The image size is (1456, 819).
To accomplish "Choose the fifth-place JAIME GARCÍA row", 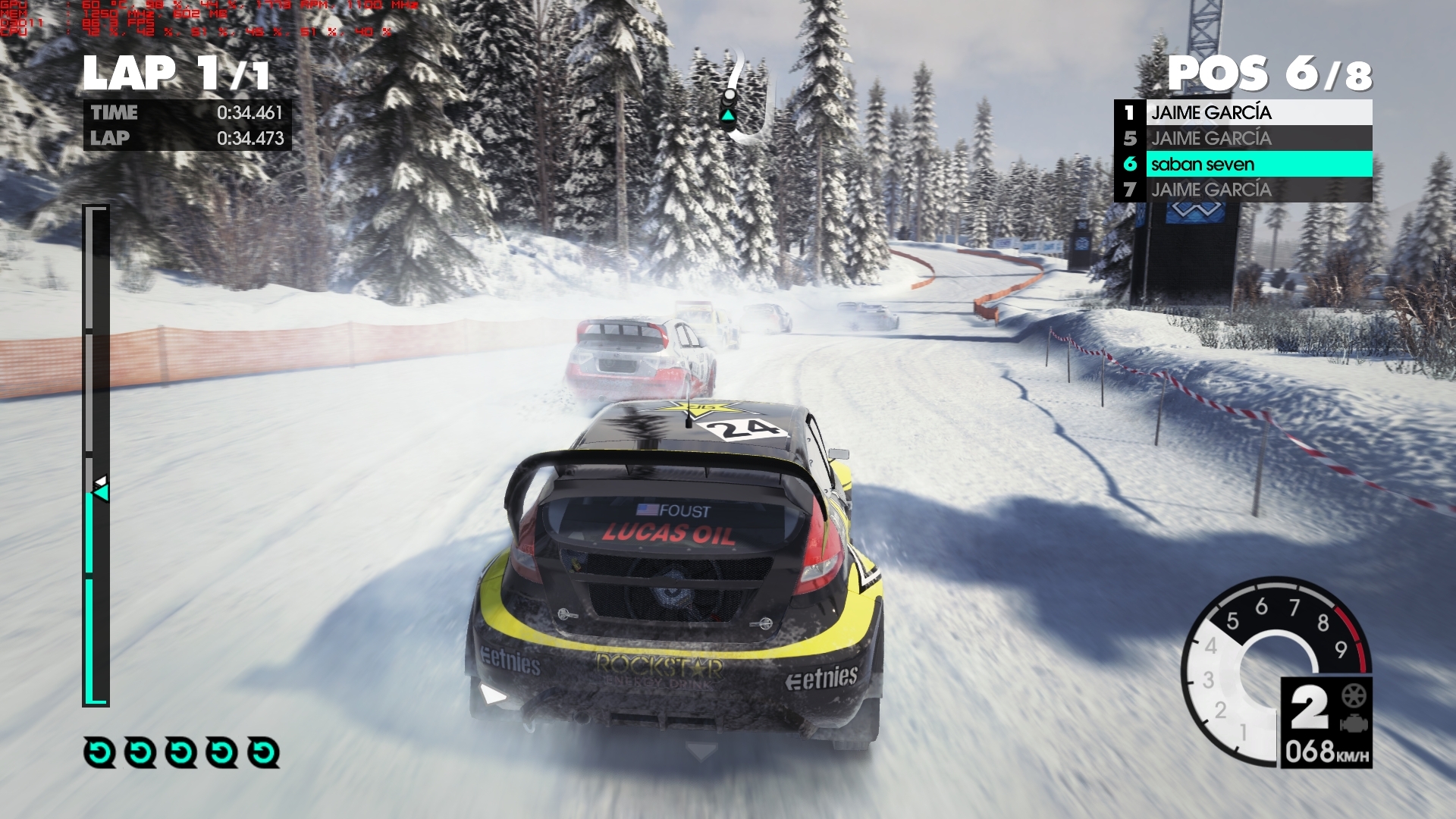I will pyautogui.click(x=1244, y=138).
